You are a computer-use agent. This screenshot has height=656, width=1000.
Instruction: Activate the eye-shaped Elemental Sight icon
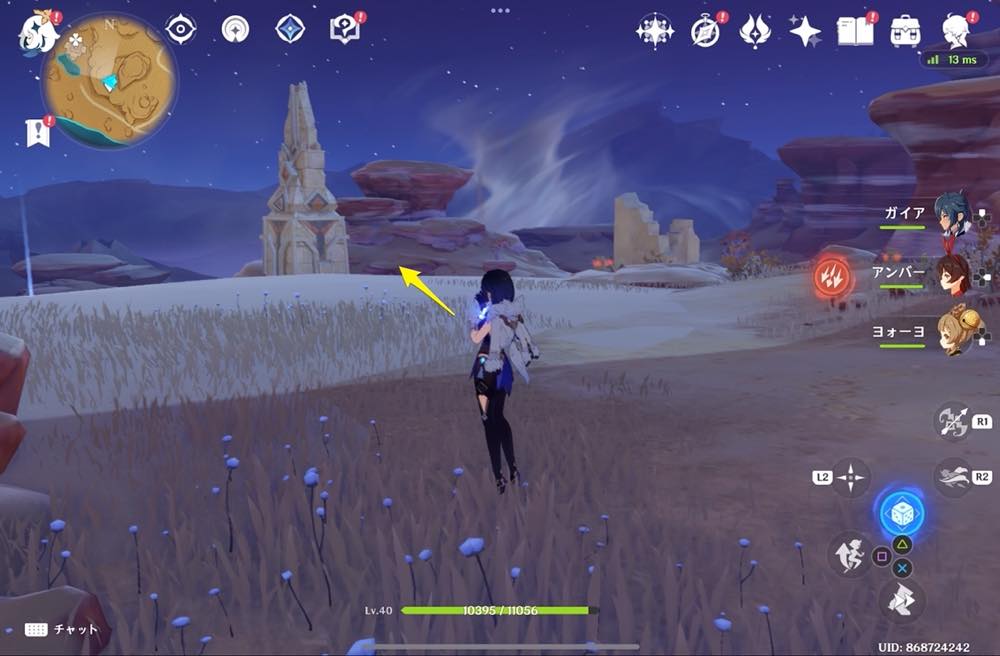point(181,29)
